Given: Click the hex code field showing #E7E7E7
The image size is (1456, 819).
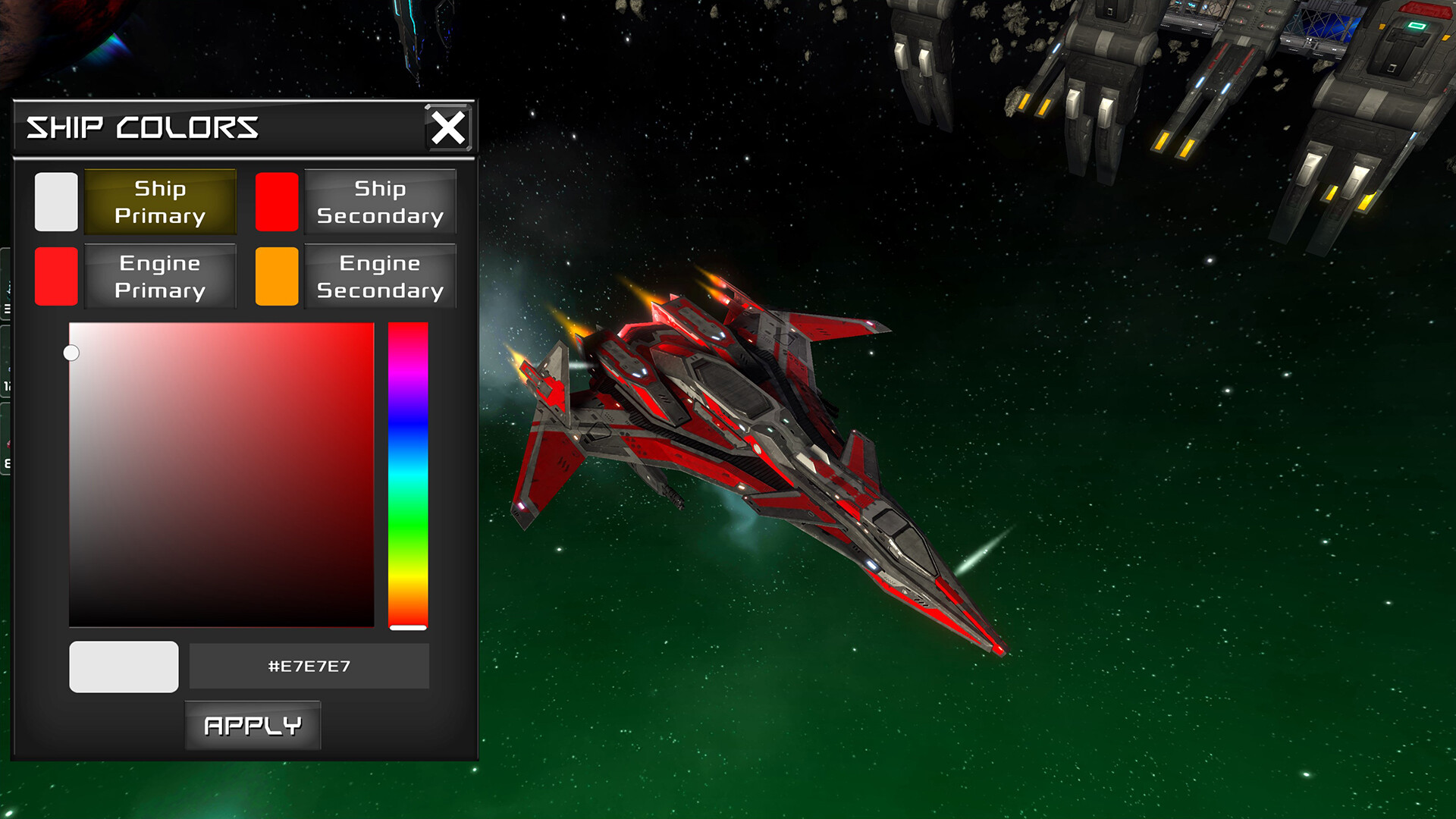Looking at the screenshot, I should pyautogui.click(x=308, y=666).
